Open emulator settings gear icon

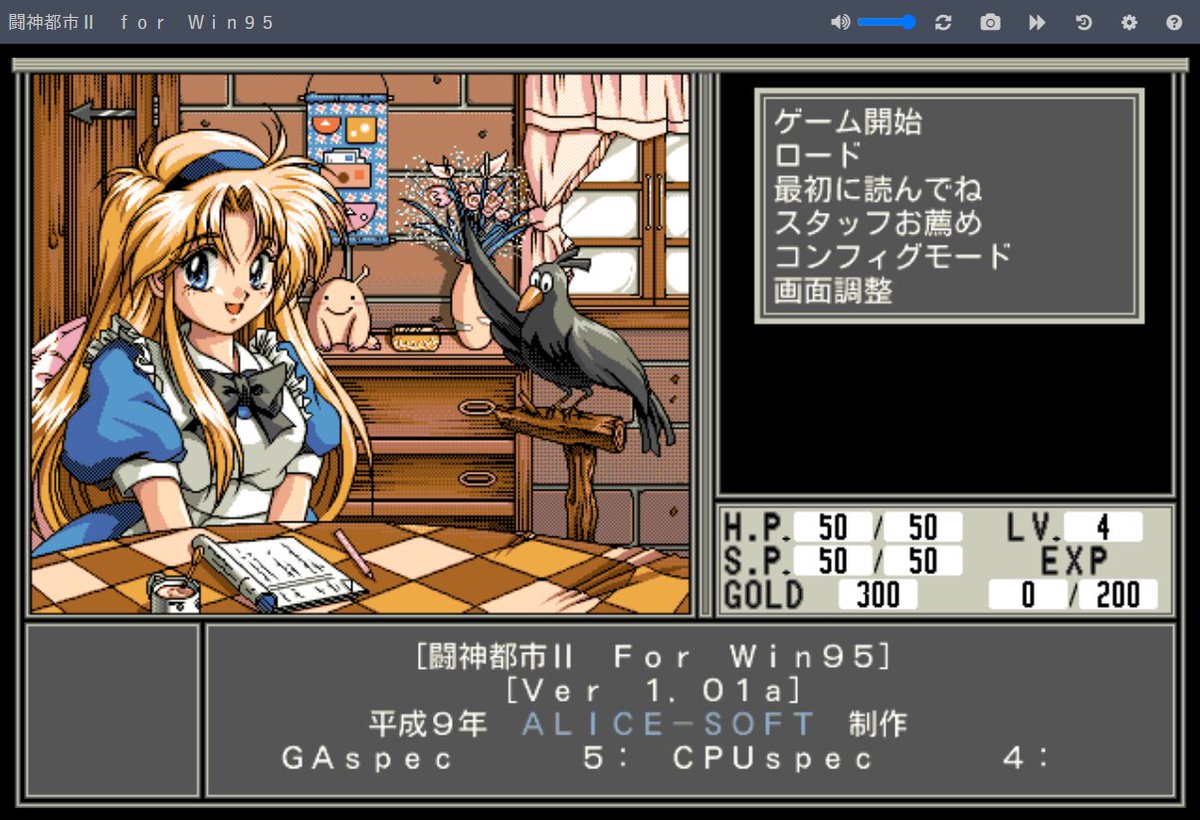[1129, 22]
